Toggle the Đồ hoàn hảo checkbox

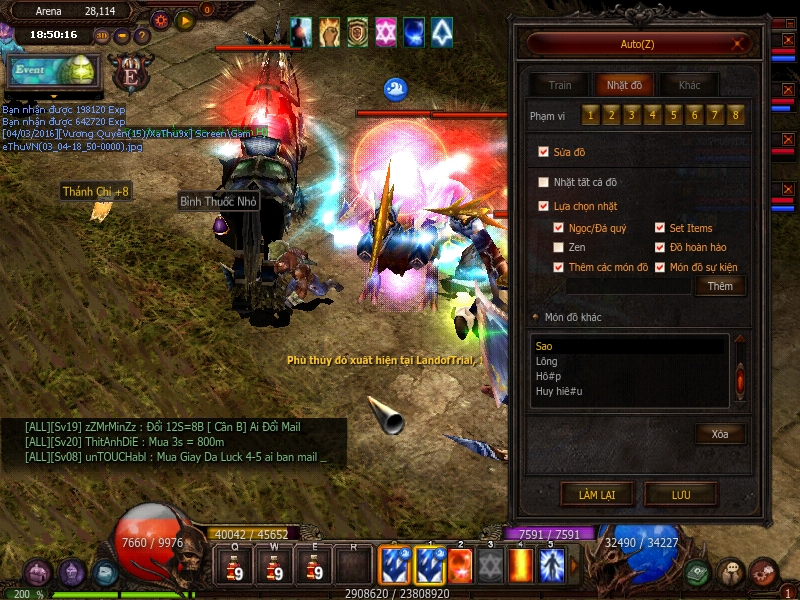point(660,247)
